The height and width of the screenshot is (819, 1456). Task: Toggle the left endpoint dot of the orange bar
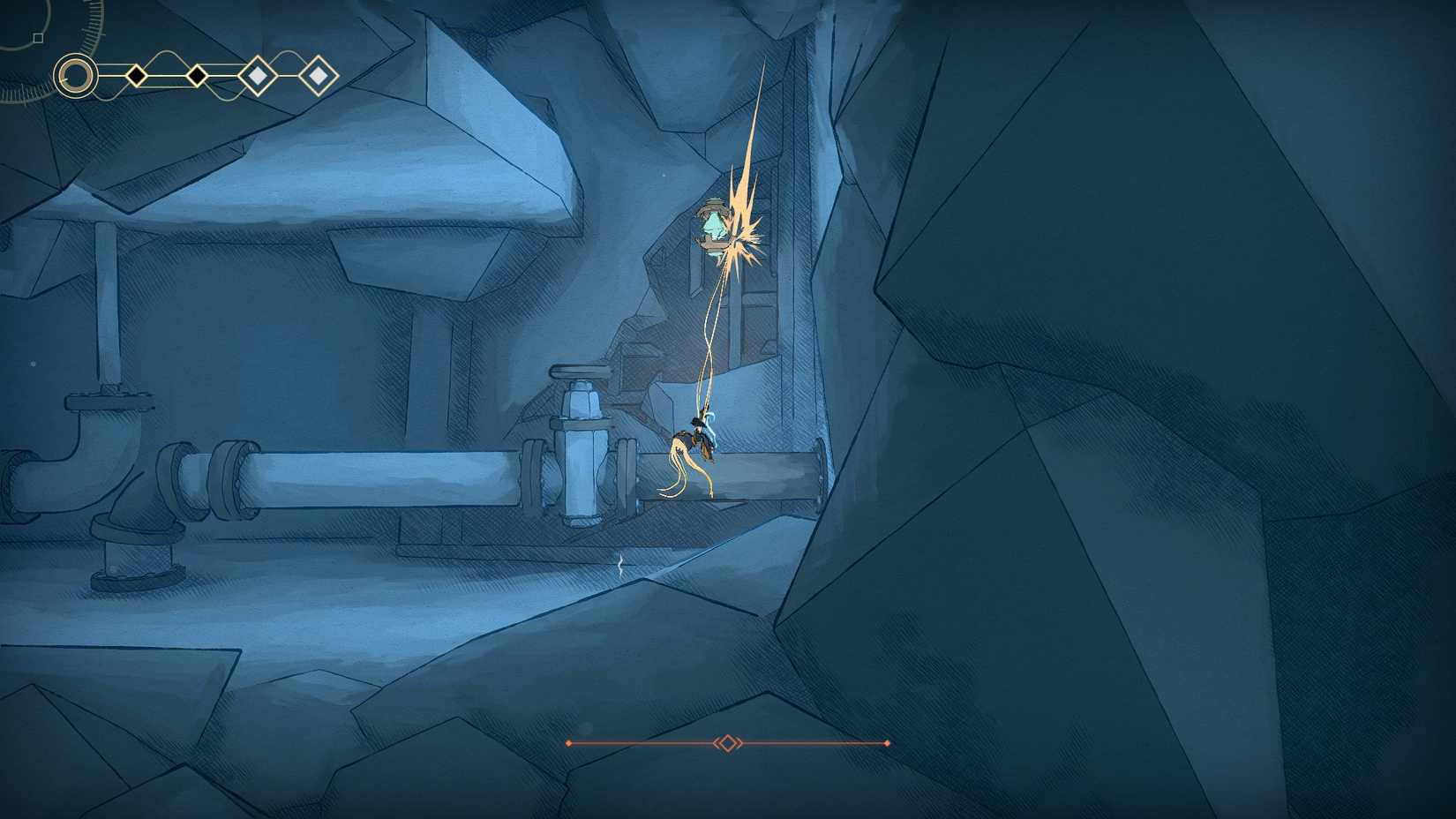click(569, 744)
